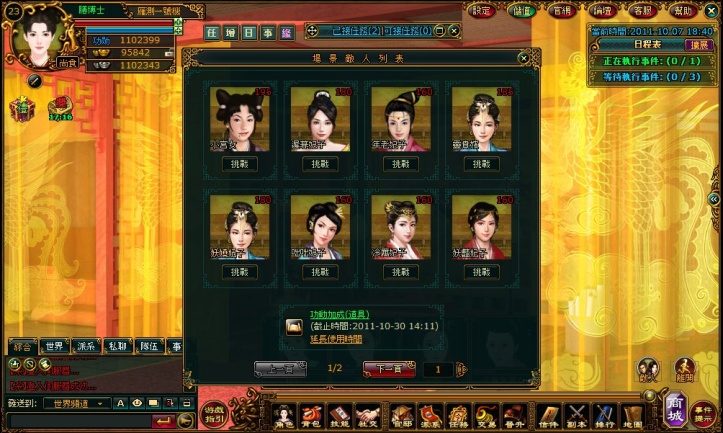
Task: Select the page number input box
Action: 446,369
